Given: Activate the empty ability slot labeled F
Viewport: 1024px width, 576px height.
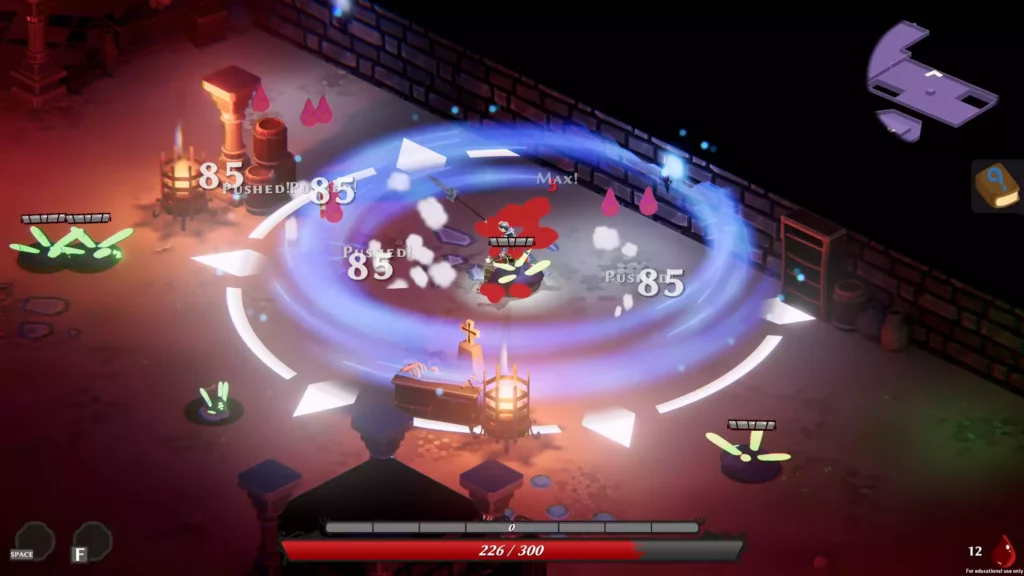Looking at the screenshot, I should 92,540.
